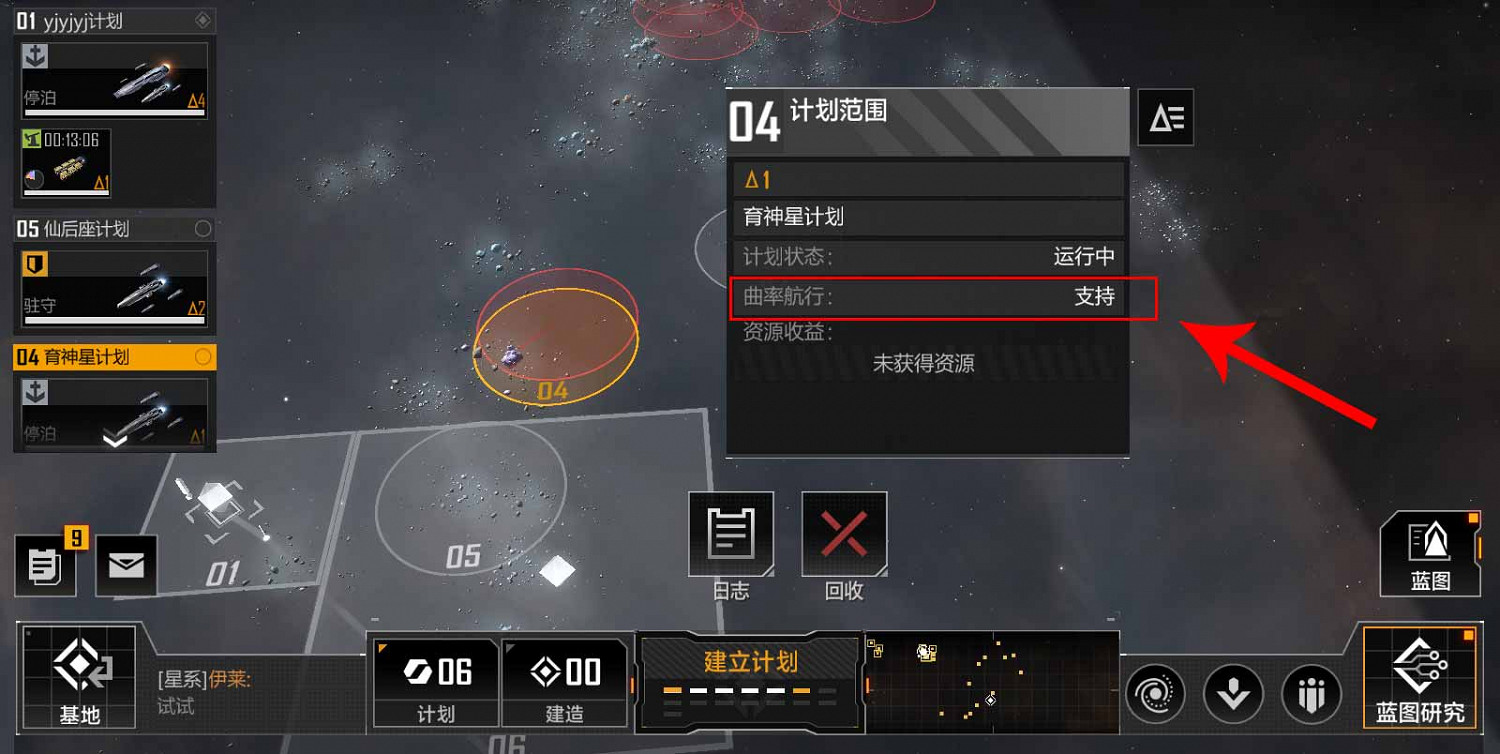Open 蓝图研究 blueprint research

tap(1421, 680)
